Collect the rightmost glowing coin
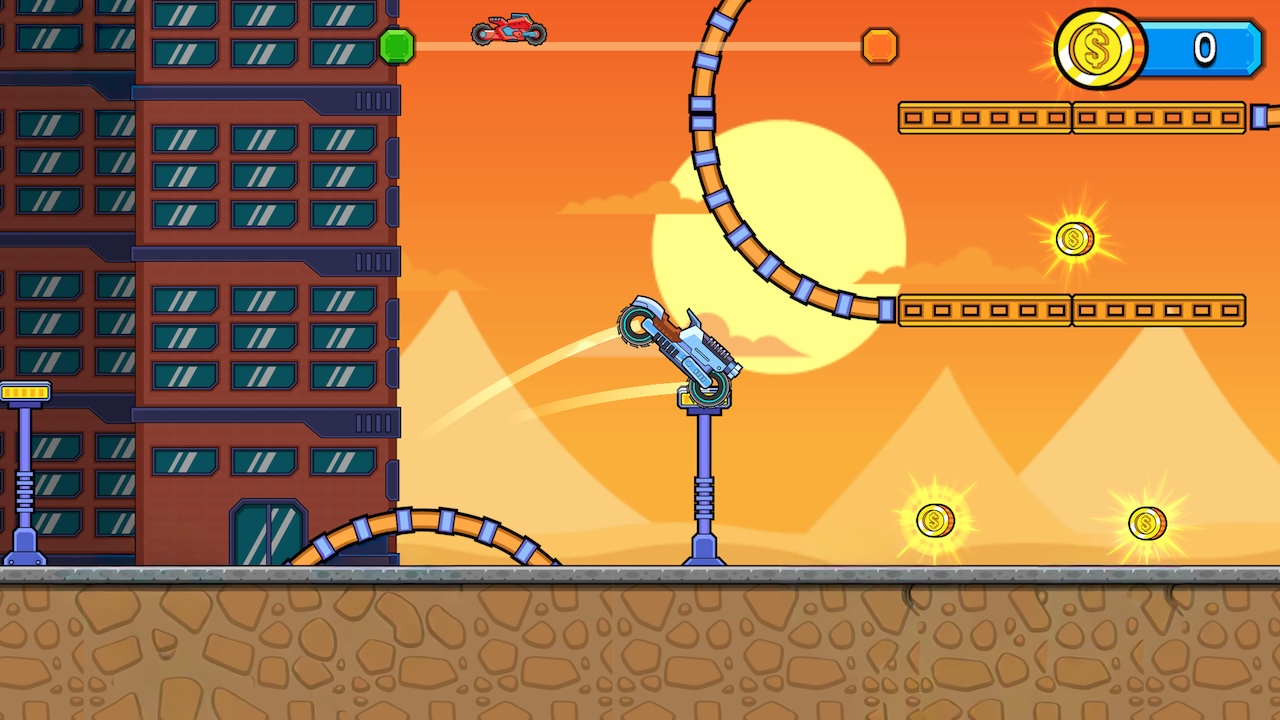Viewport: 1280px width, 720px height. coord(1146,523)
